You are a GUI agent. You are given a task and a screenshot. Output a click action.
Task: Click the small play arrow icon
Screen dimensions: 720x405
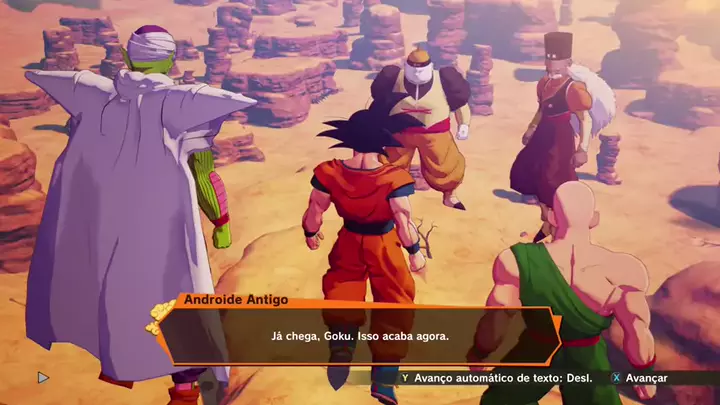tap(42, 378)
